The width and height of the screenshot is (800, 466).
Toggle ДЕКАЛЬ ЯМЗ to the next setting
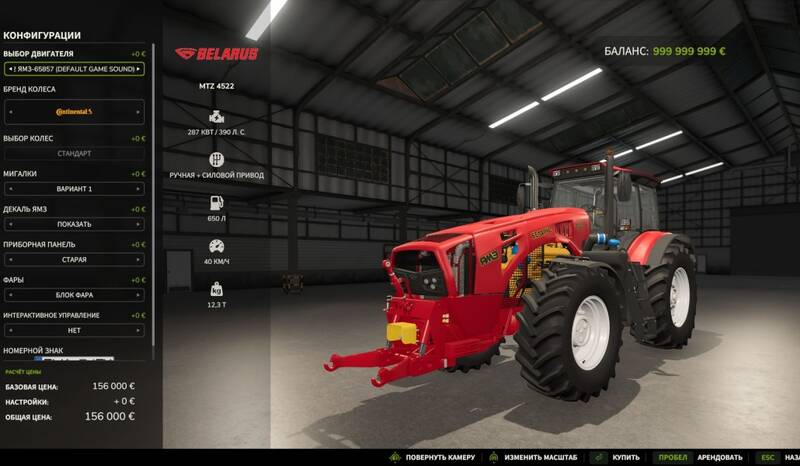coord(139,224)
